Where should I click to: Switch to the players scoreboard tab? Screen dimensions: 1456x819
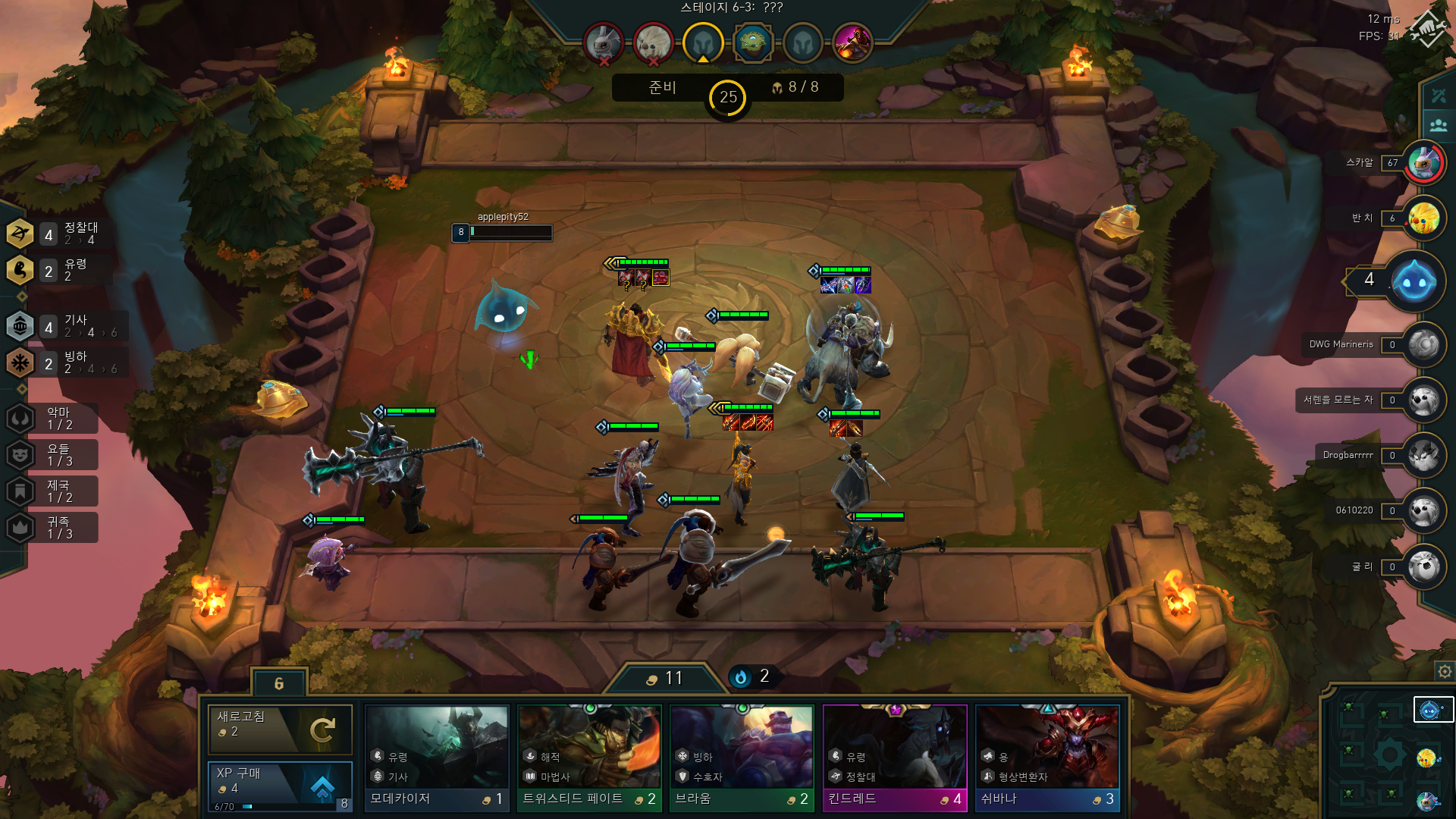(1439, 125)
